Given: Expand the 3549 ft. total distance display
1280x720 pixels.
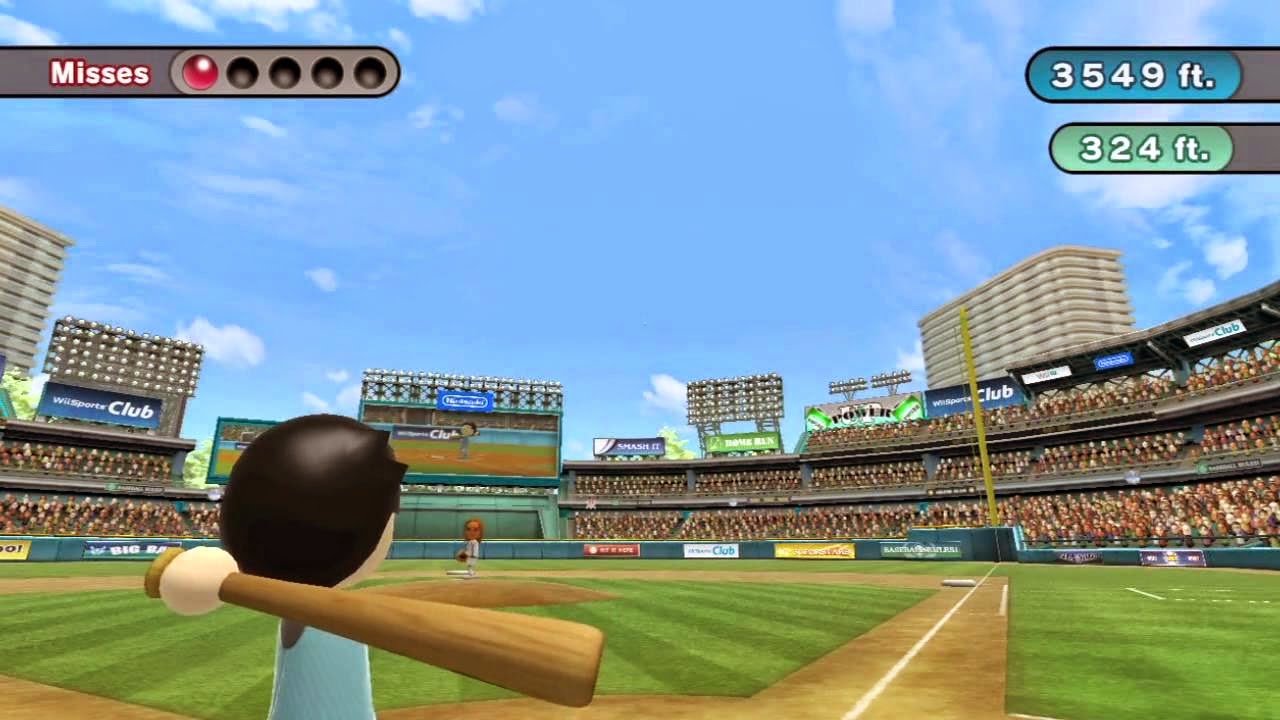Looking at the screenshot, I should point(1132,73).
